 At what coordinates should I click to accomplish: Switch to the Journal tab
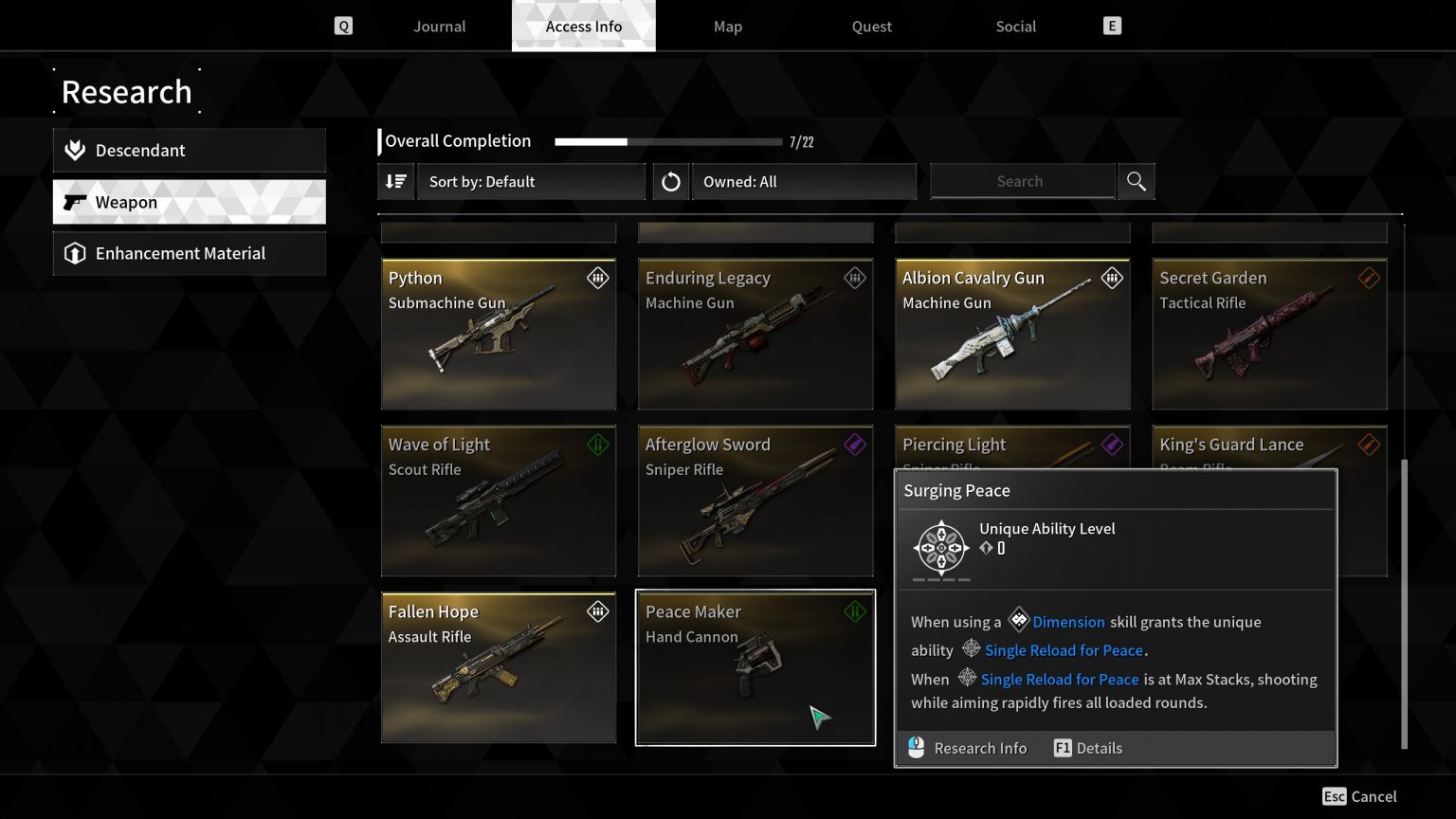[x=439, y=26]
